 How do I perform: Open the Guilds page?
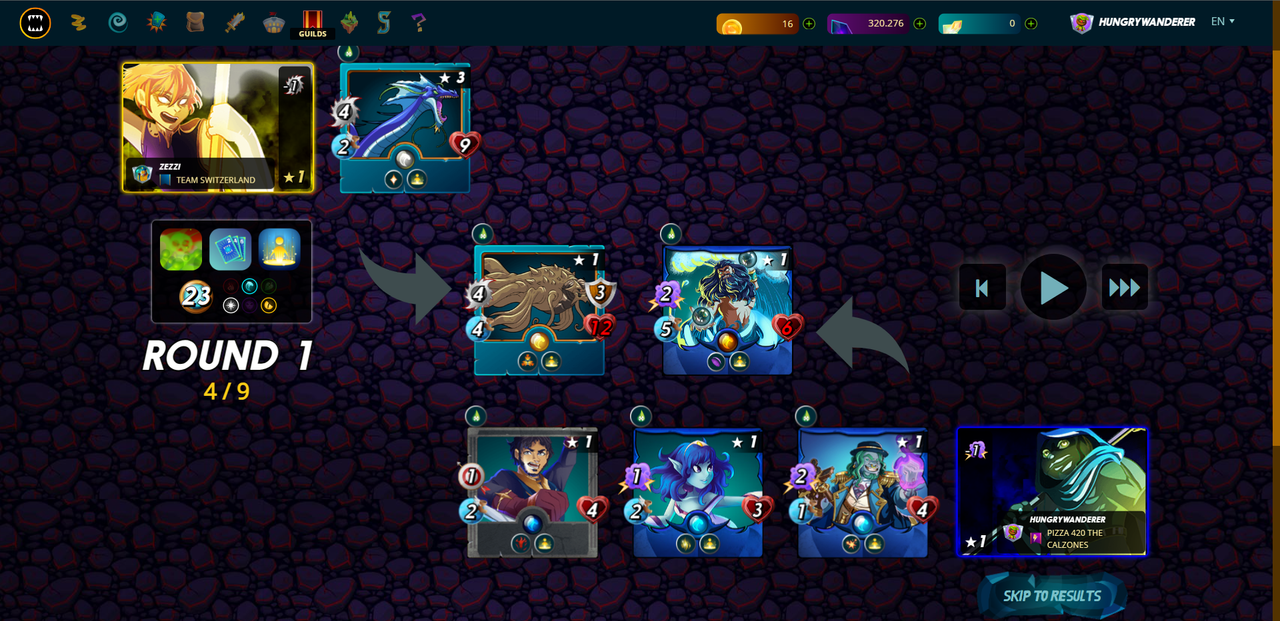pyautogui.click(x=312, y=22)
